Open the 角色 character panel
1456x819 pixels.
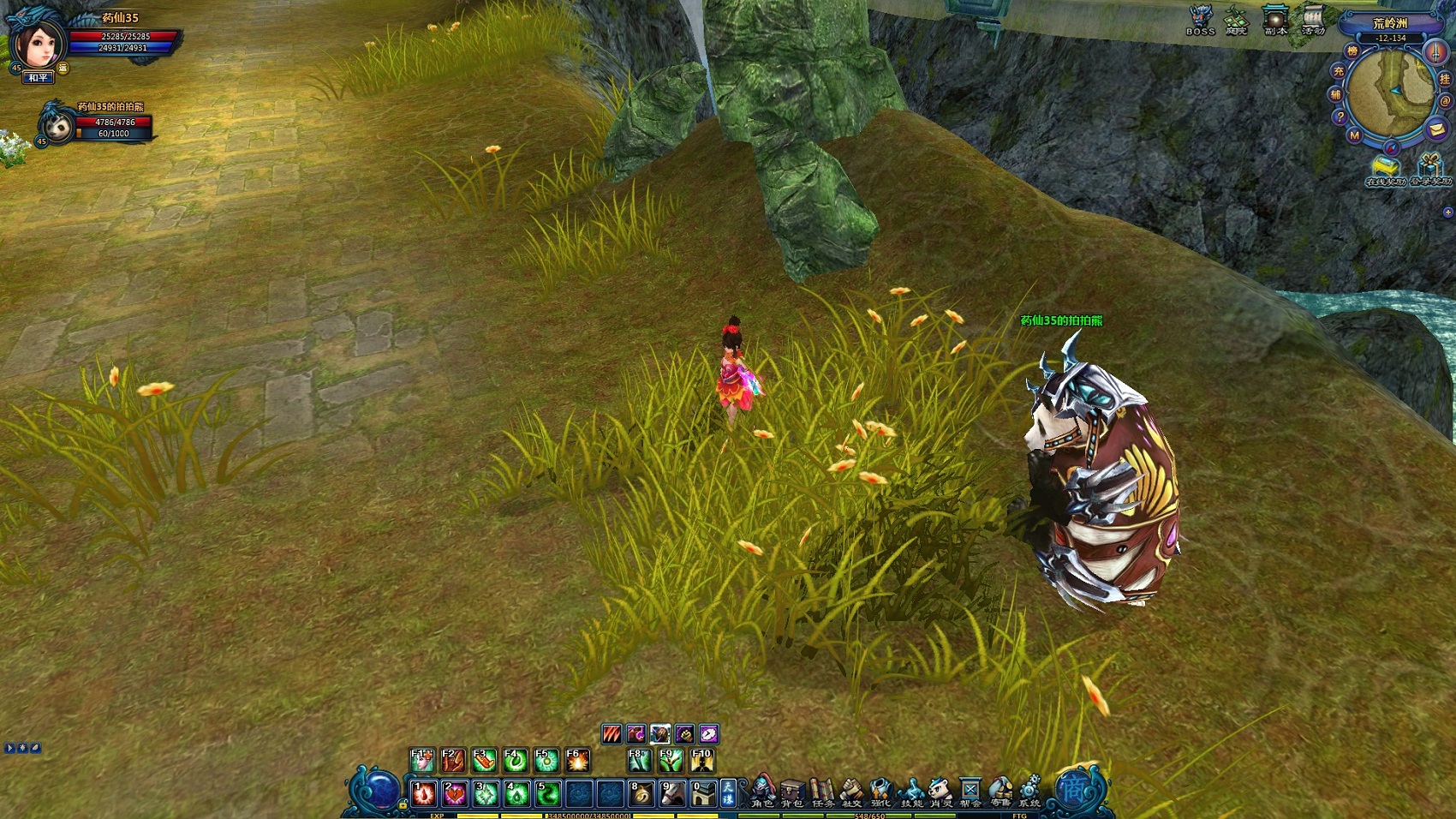point(762,792)
